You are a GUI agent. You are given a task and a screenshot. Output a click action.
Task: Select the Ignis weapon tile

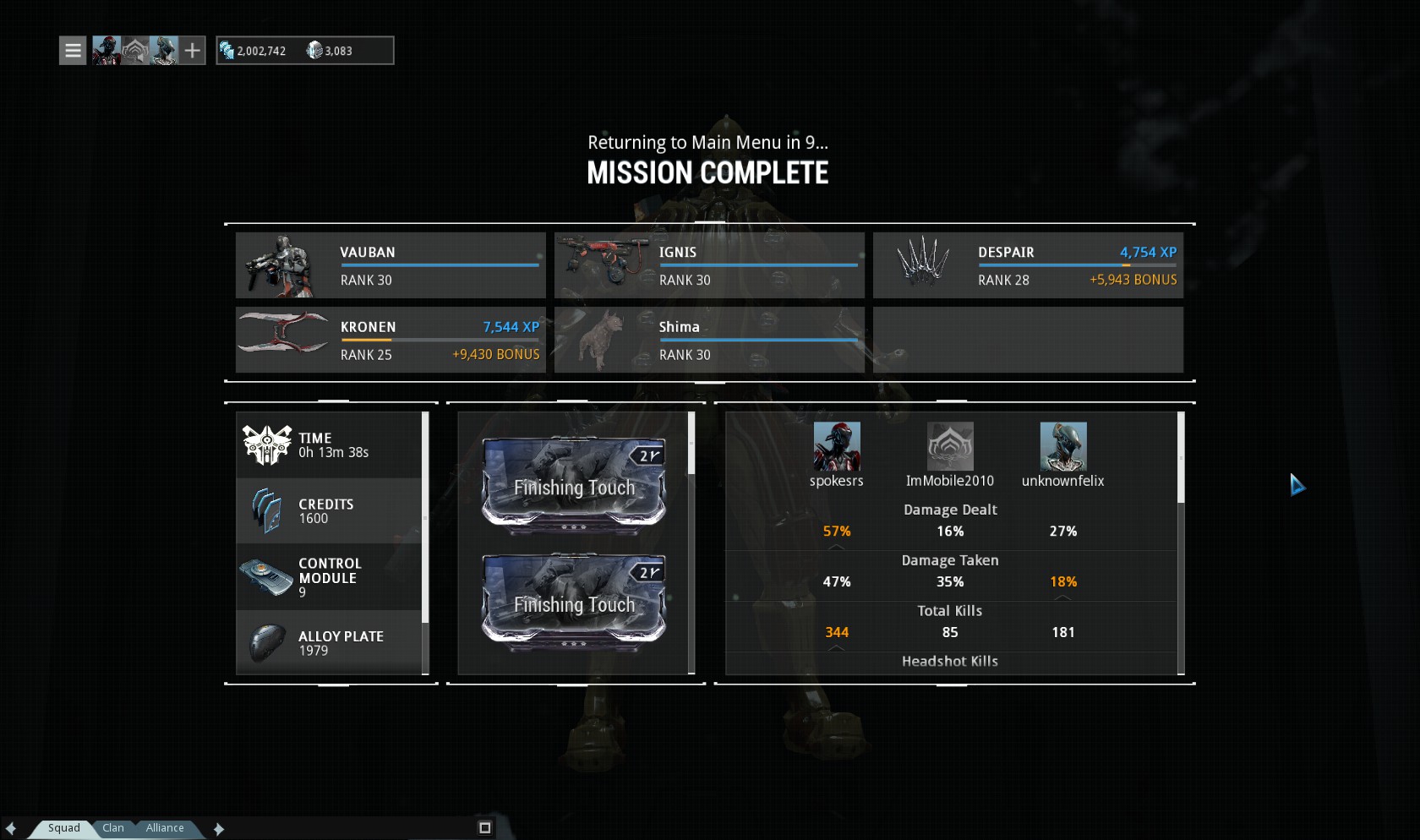pyautogui.click(x=709, y=265)
